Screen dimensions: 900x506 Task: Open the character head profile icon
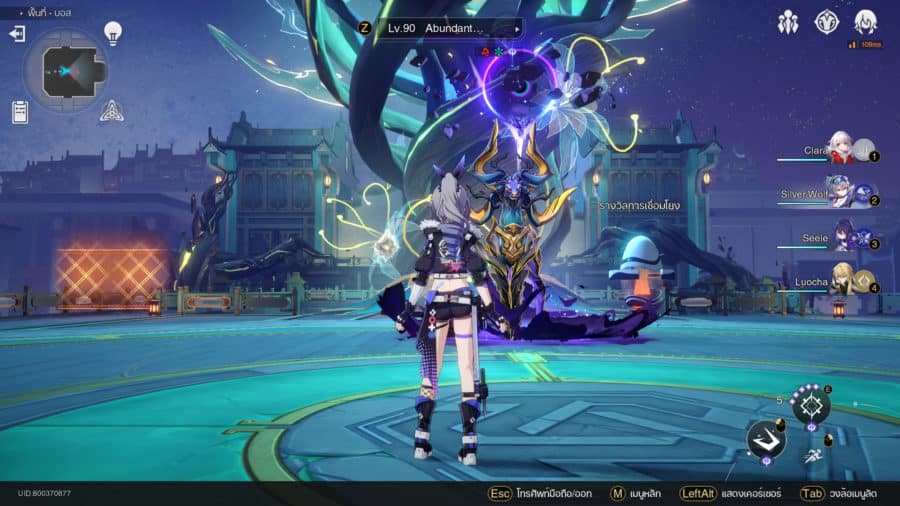865,22
